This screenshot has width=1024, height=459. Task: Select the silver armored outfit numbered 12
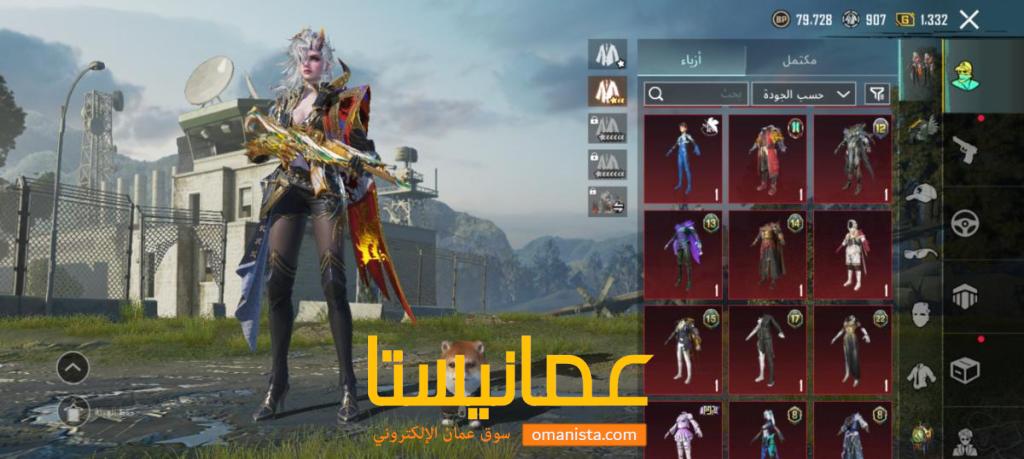852,156
